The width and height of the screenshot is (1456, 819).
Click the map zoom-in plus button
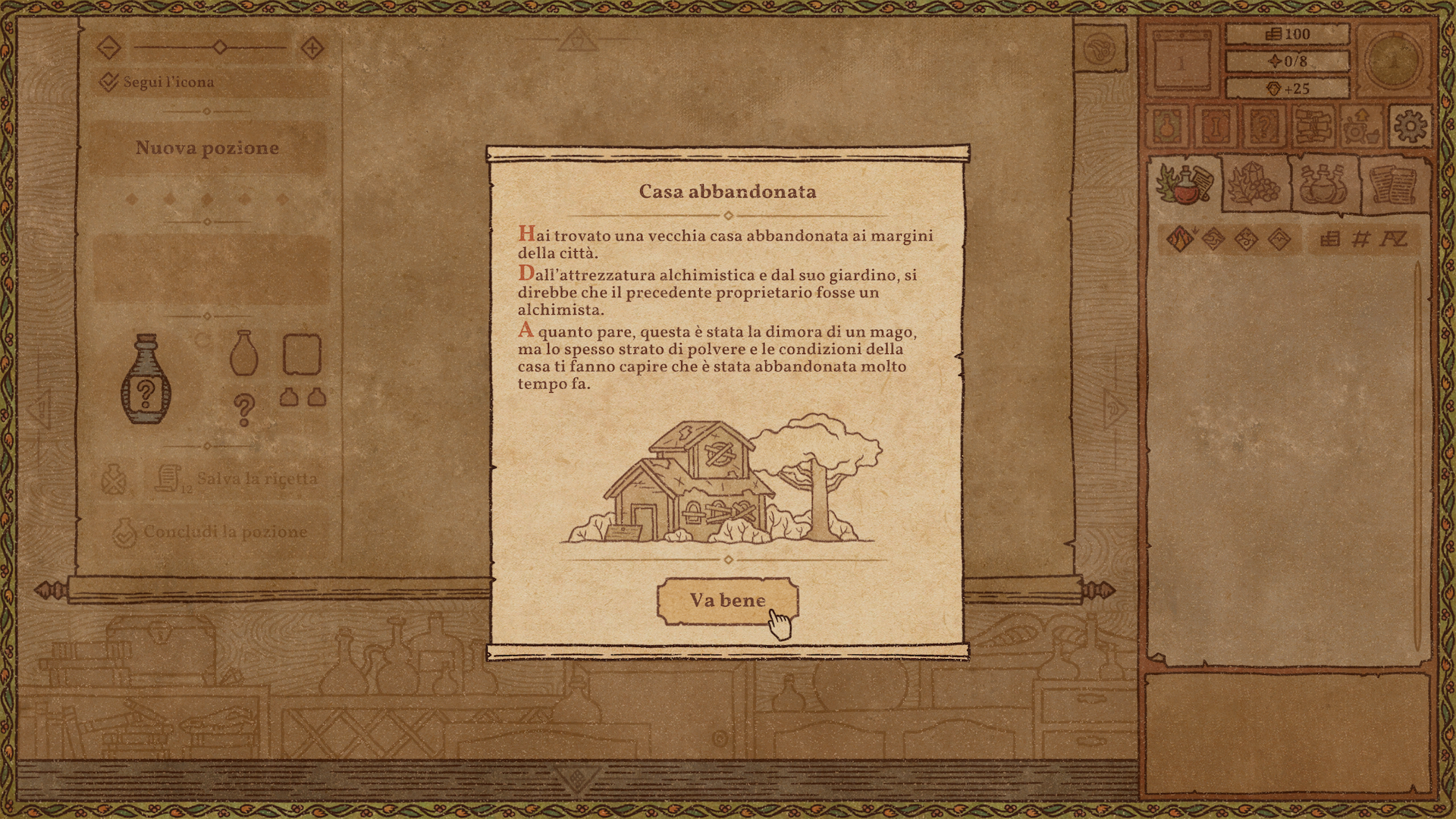click(312, 49)
